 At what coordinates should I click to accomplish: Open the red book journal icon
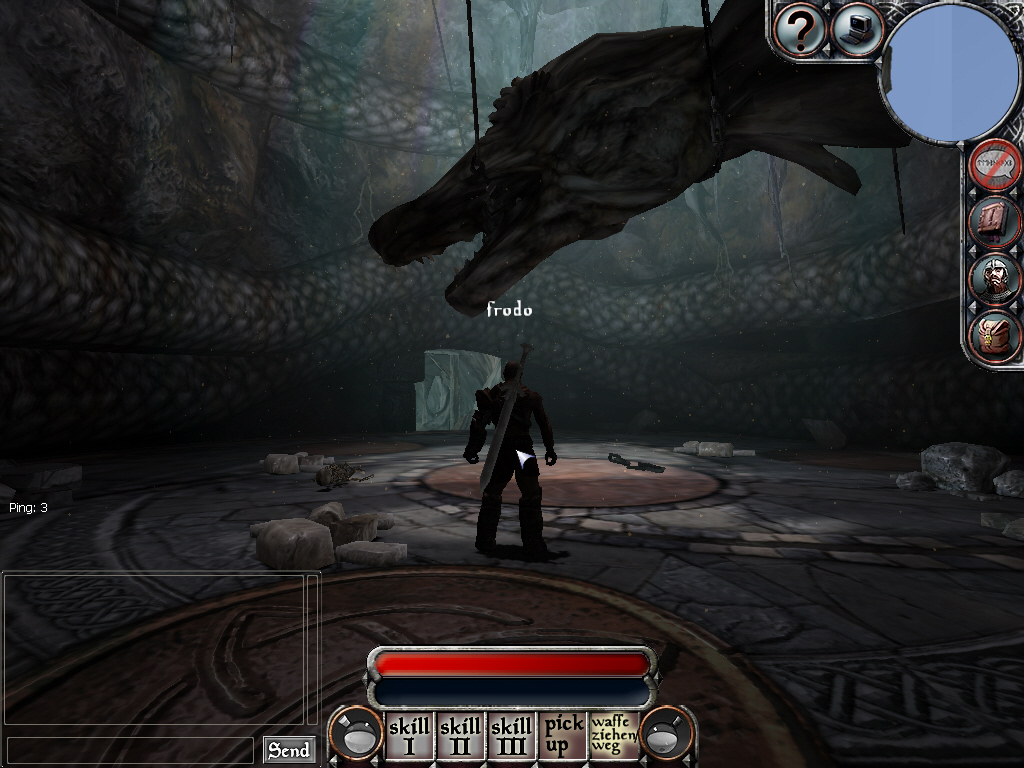tap(996, 221)
